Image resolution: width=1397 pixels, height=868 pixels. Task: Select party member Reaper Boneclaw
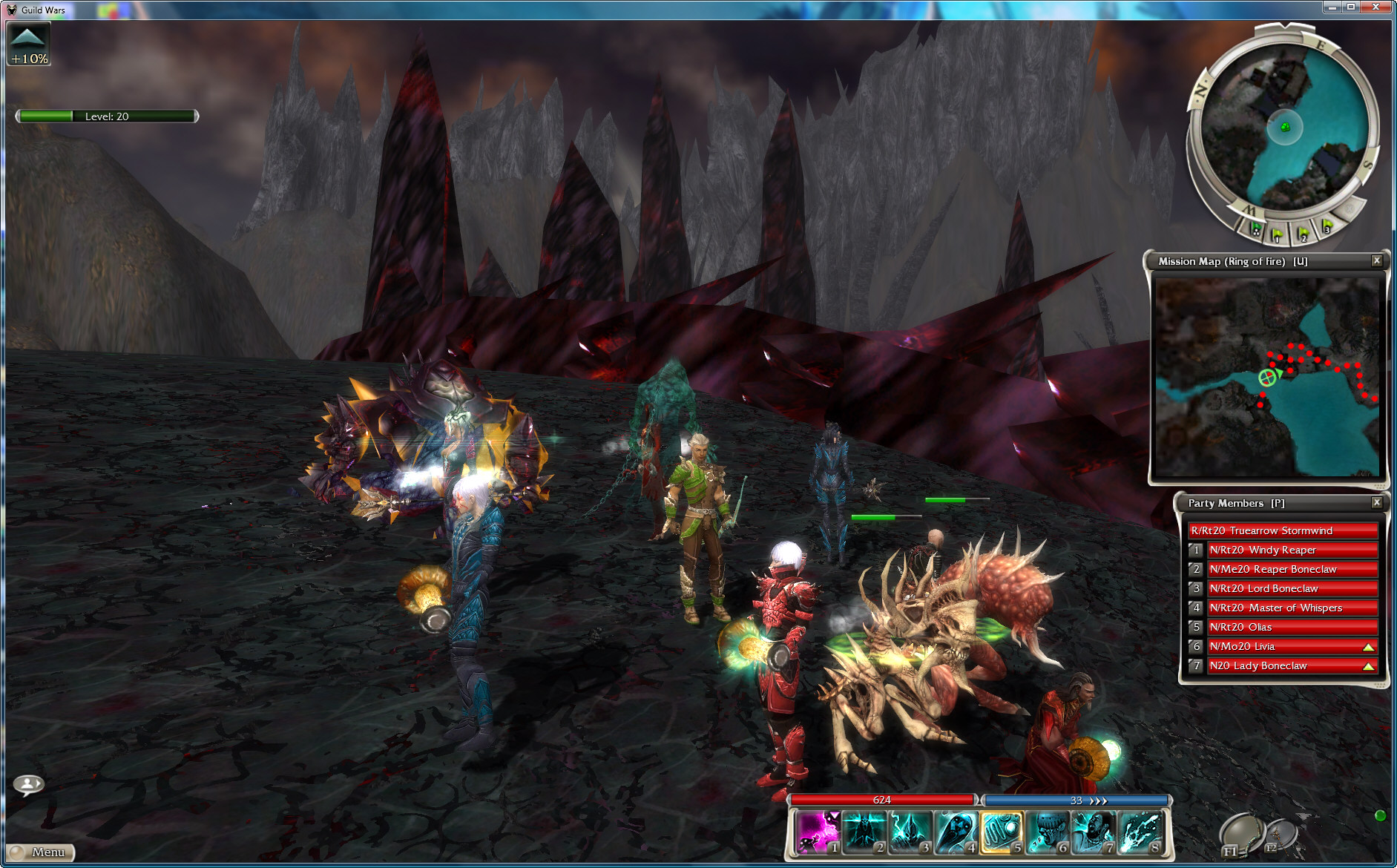click(x=1292, y=569)
